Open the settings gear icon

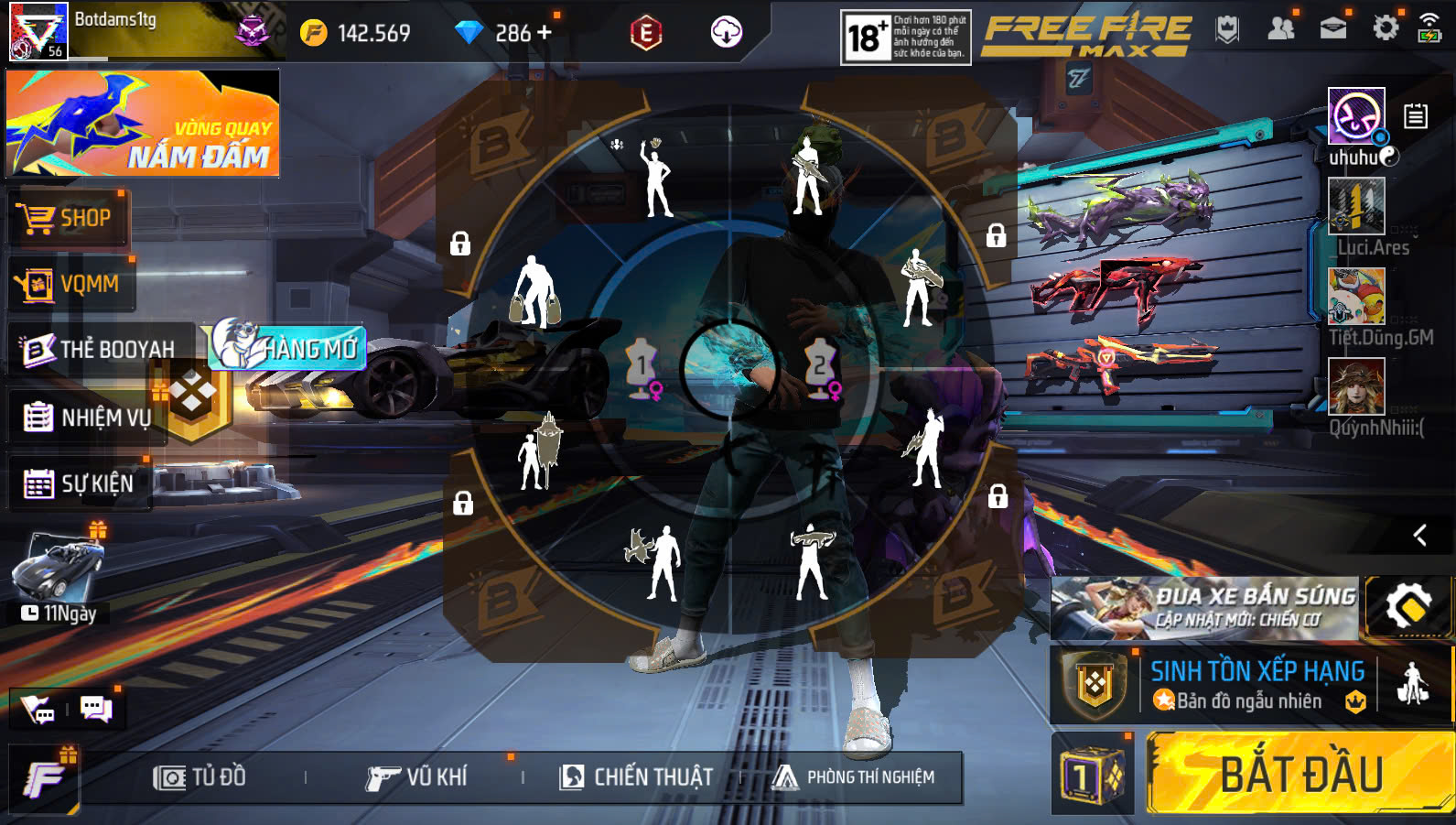click(1386, 28)
